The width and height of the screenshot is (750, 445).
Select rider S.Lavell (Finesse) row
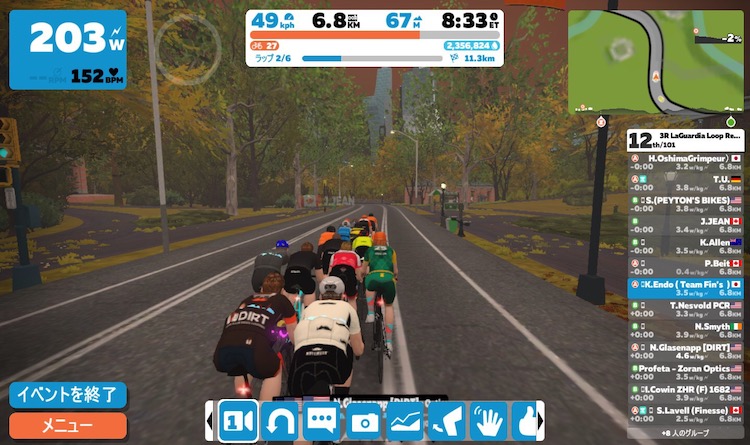point(685,415)
